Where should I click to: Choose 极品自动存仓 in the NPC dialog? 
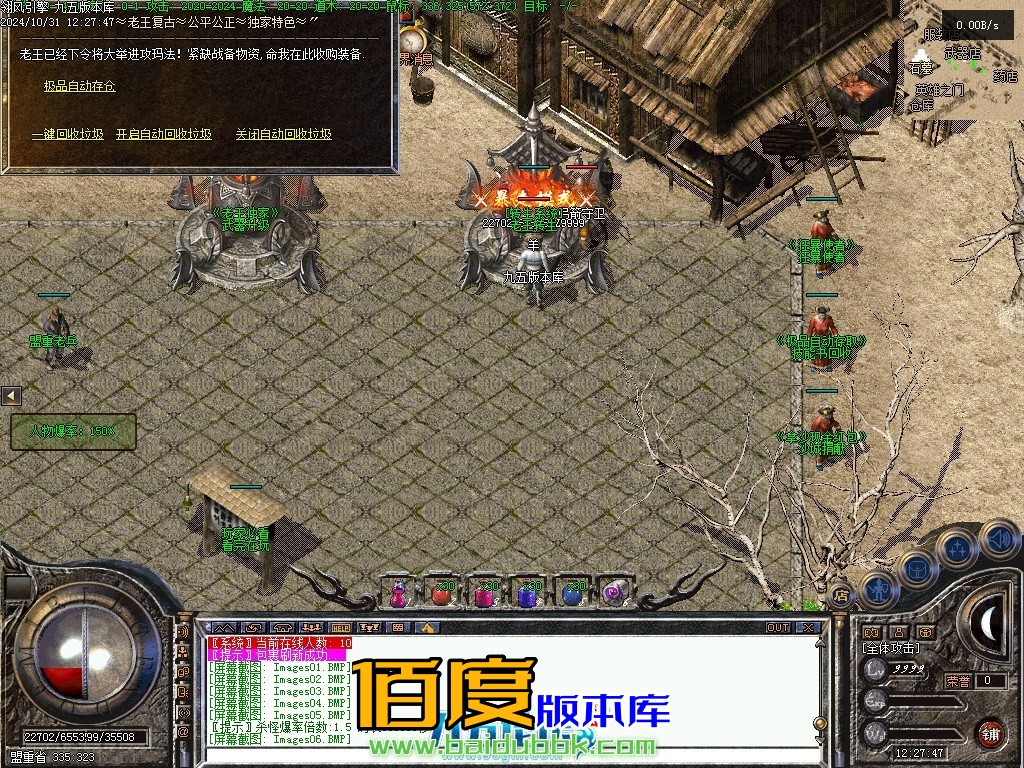pyautogui.click(x=79, y=86)
